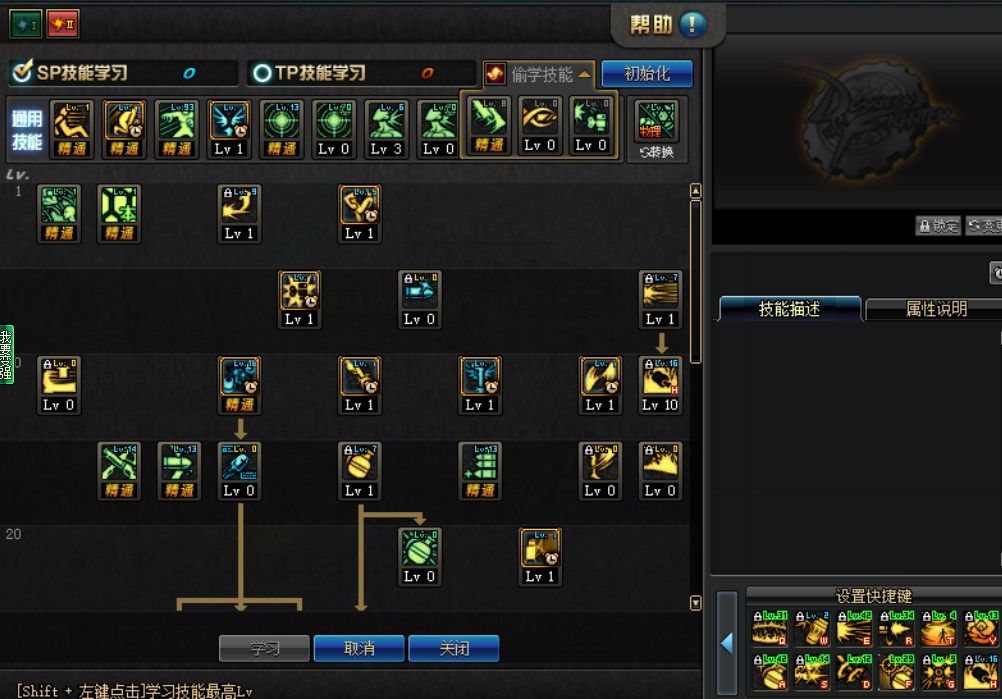
Task: Switch to the 技能描述 tab
Action: tap(789, 309)
